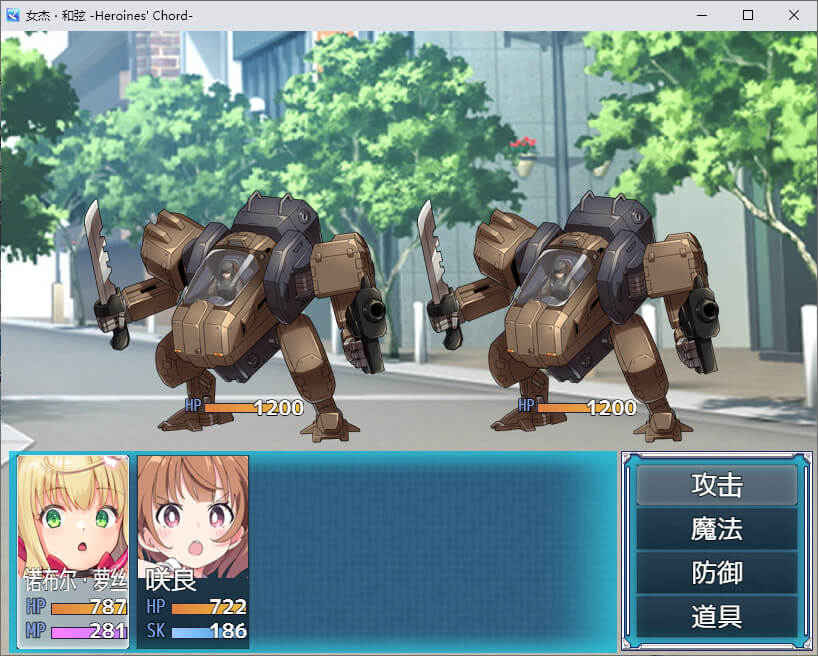The width and height of the screenshot is (818, 656).
Task: Open the 道具 items command
Action: tap(716, 616)
